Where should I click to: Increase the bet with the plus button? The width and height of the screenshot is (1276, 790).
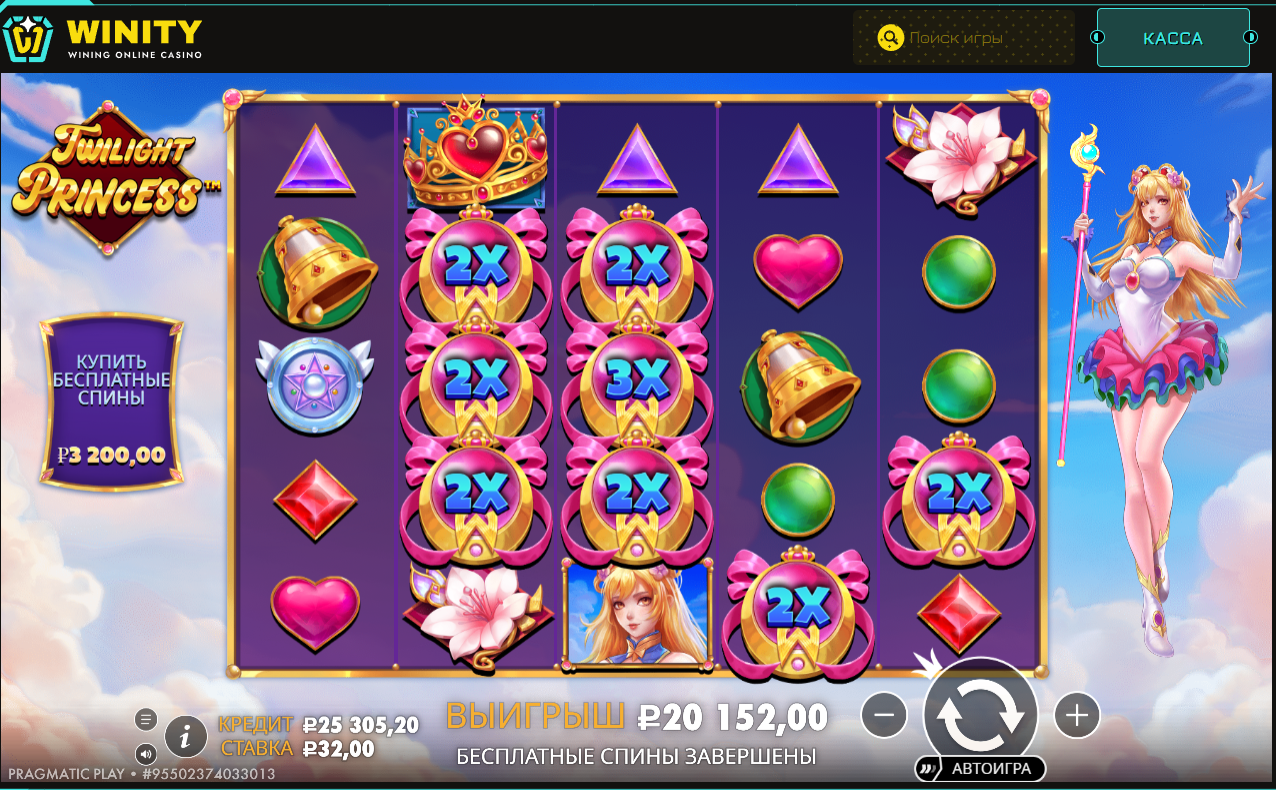(1076, 715)
